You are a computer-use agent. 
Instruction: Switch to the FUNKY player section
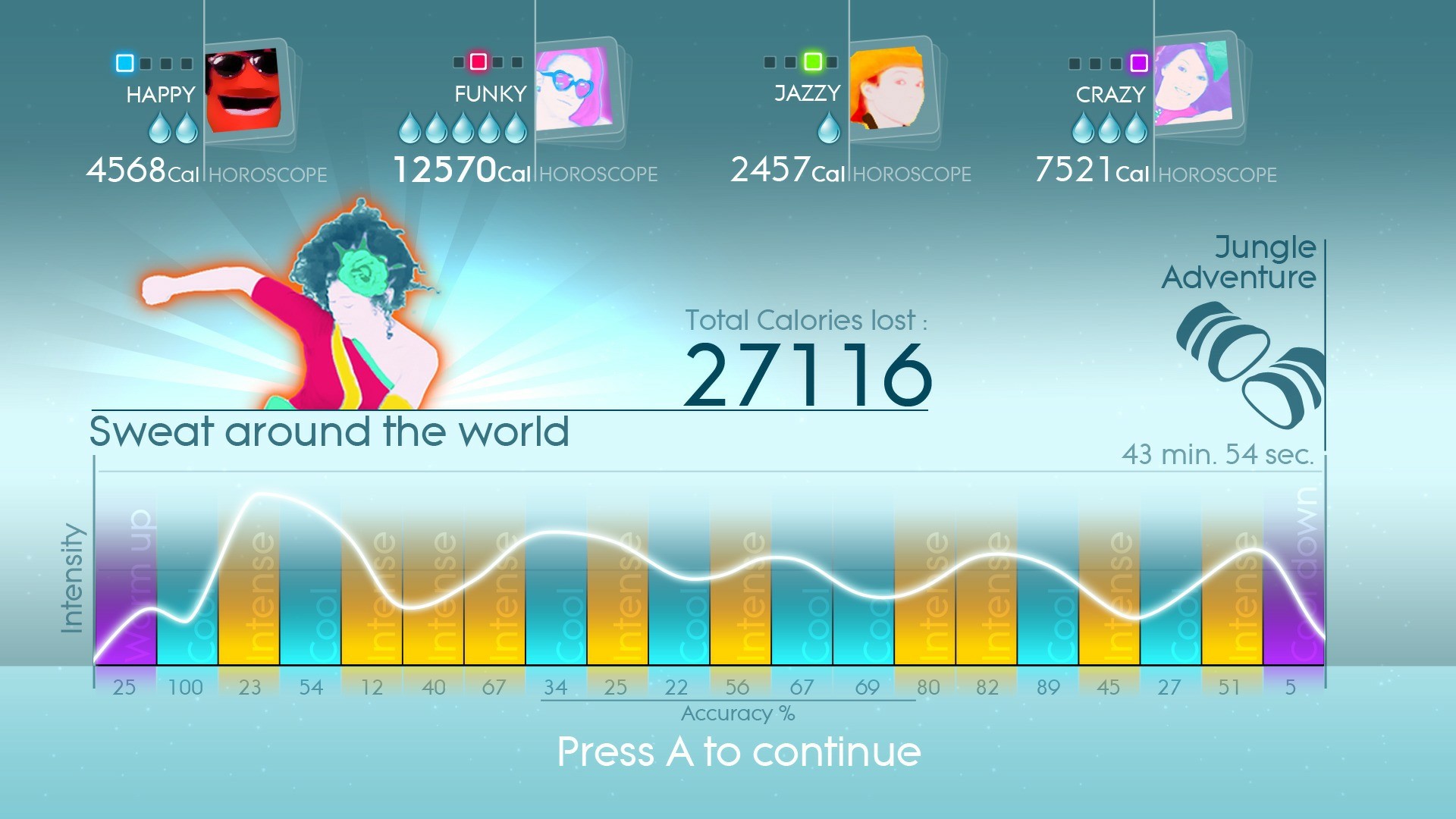tap(489, 93)
